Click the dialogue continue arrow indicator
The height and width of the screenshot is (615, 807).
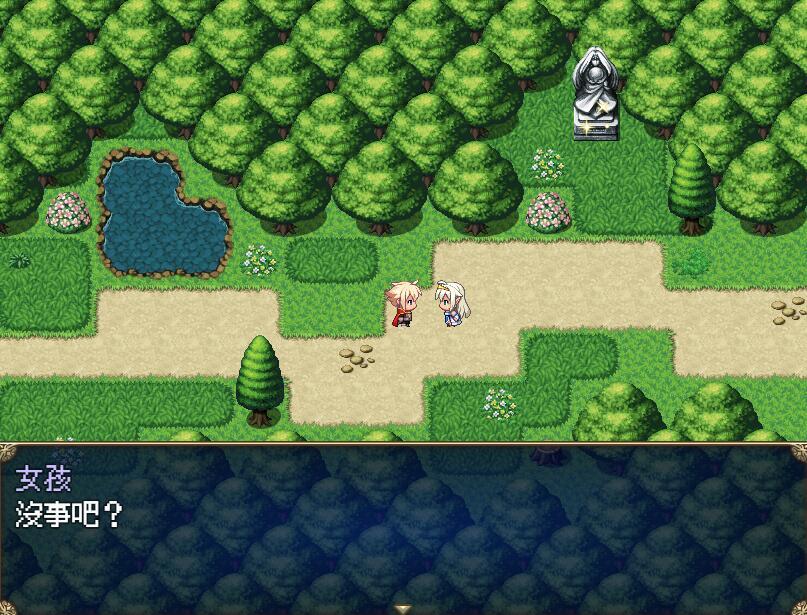[403, 607]
